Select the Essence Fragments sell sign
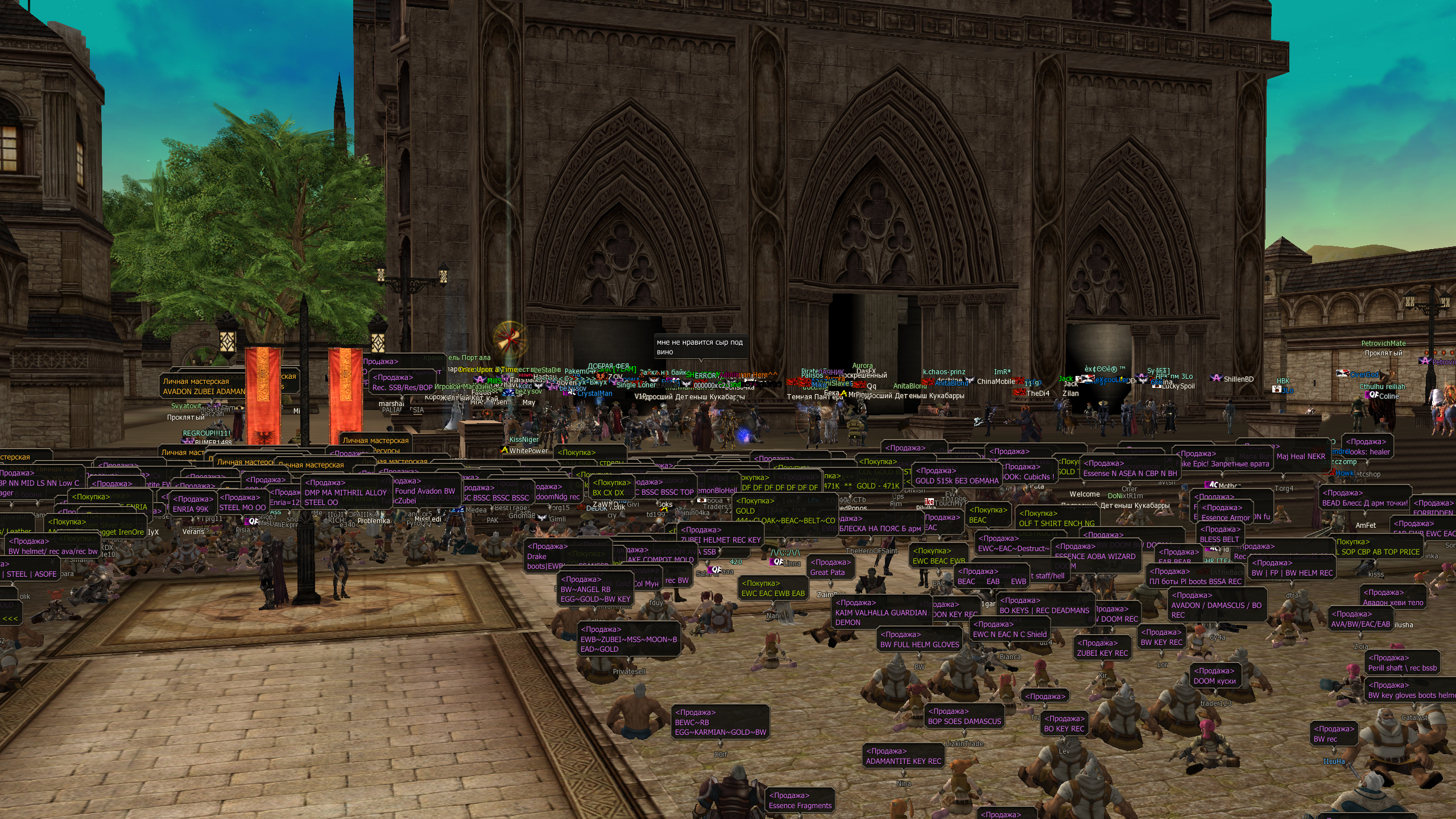Screen dimensions: 1456x819 (x=800, y=801)
